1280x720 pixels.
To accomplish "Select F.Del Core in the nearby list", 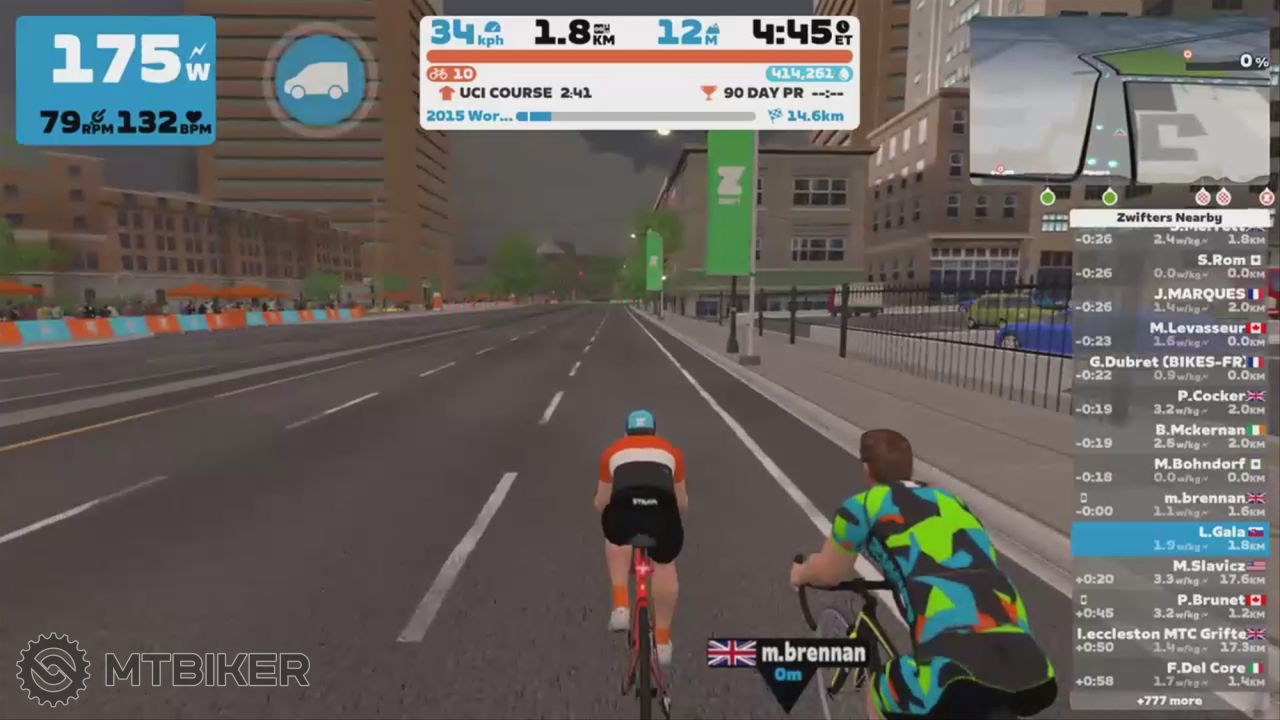I will click(1170, 675).
